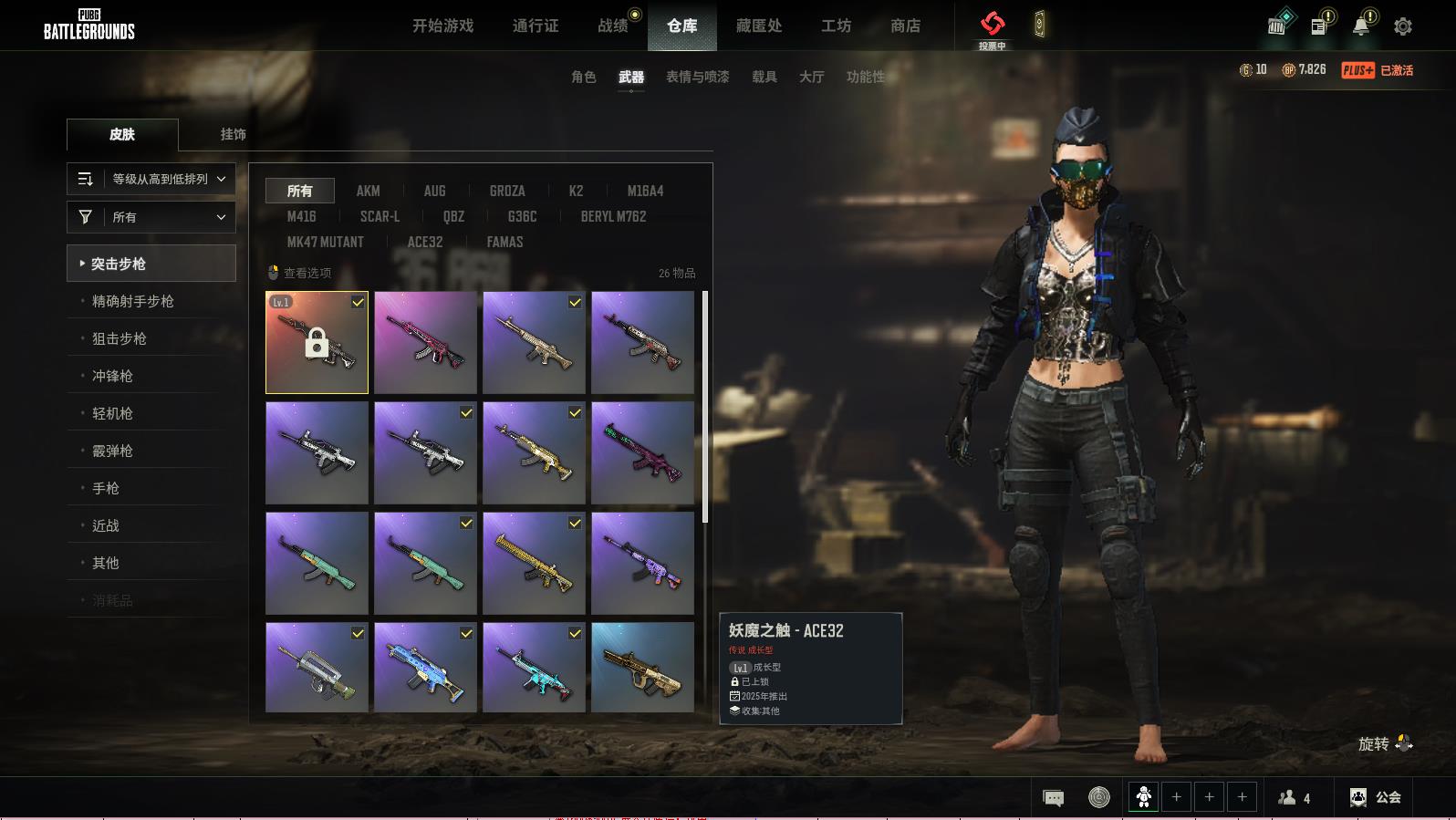Click the 查看选项 view options
This screenshot has width=1456, height=820.
[300, 273]
